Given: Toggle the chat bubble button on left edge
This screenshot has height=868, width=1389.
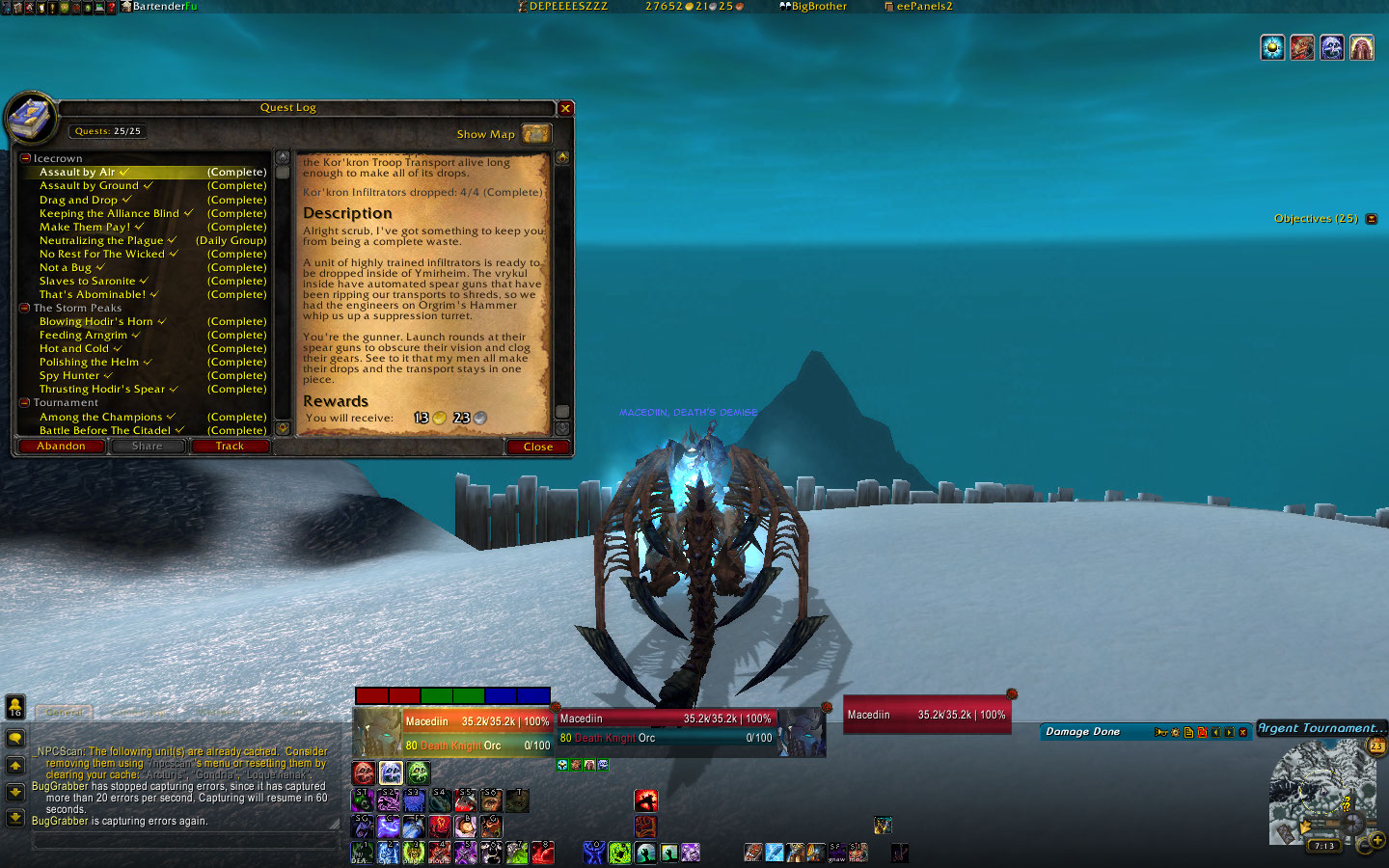Looking at the screenshot, I should (x=14, y=740).
